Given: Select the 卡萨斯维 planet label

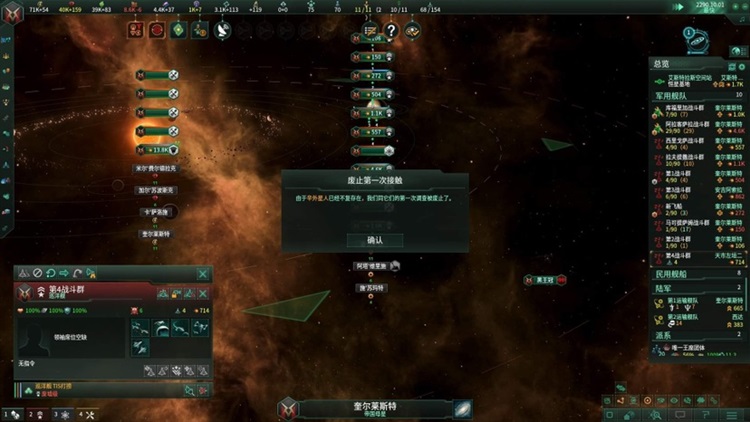Looking at the screenshot, I should 157,212.
